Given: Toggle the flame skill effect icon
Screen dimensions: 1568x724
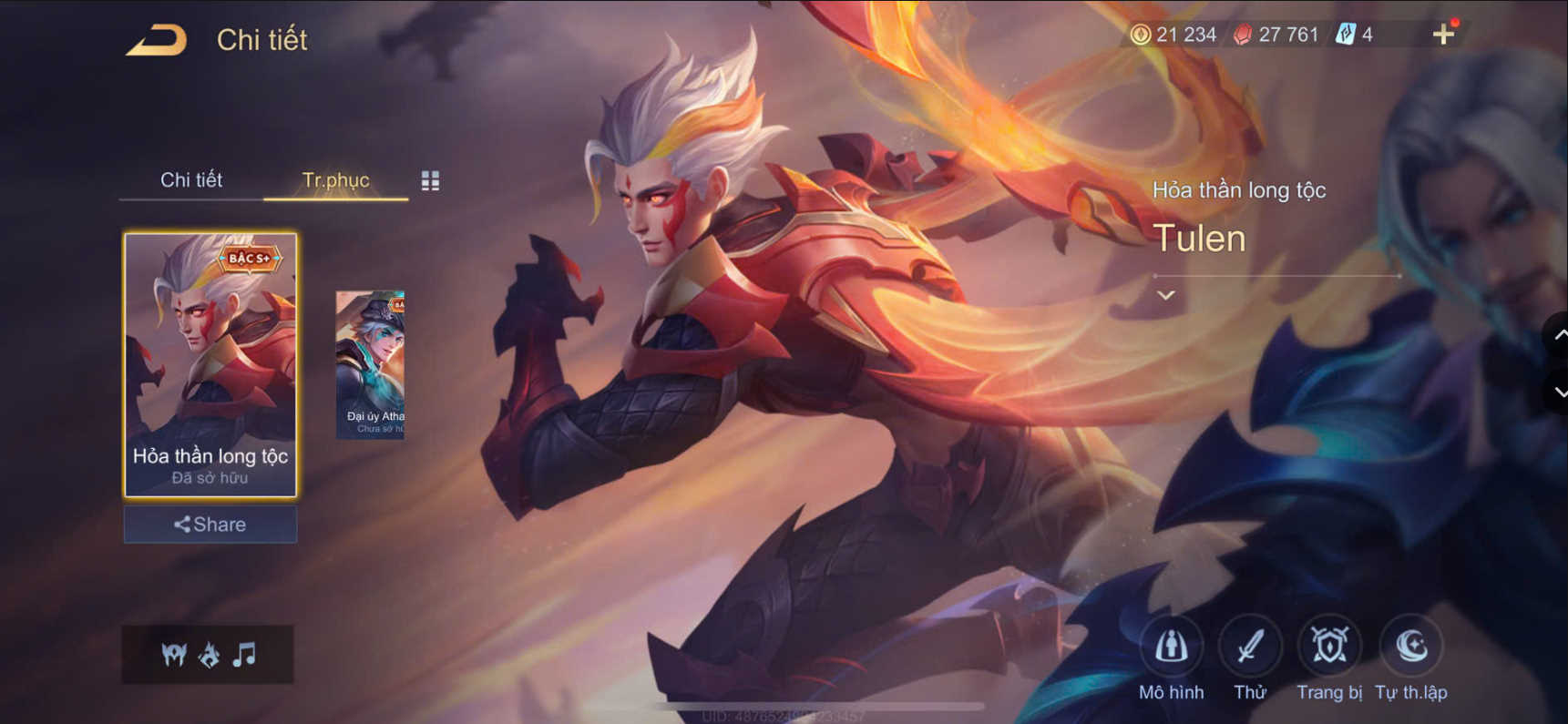Looking at the screenshot, I should point(210,654).
